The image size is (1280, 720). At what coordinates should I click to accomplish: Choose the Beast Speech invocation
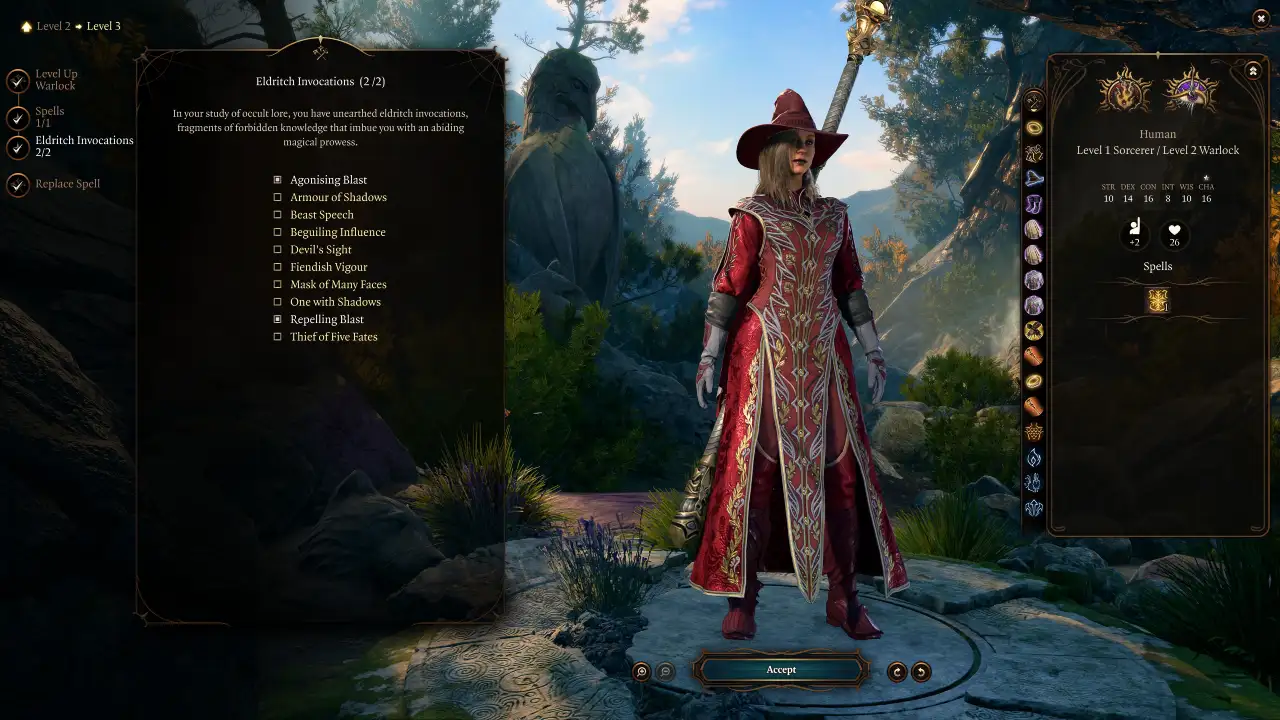[x=278, y=215]
